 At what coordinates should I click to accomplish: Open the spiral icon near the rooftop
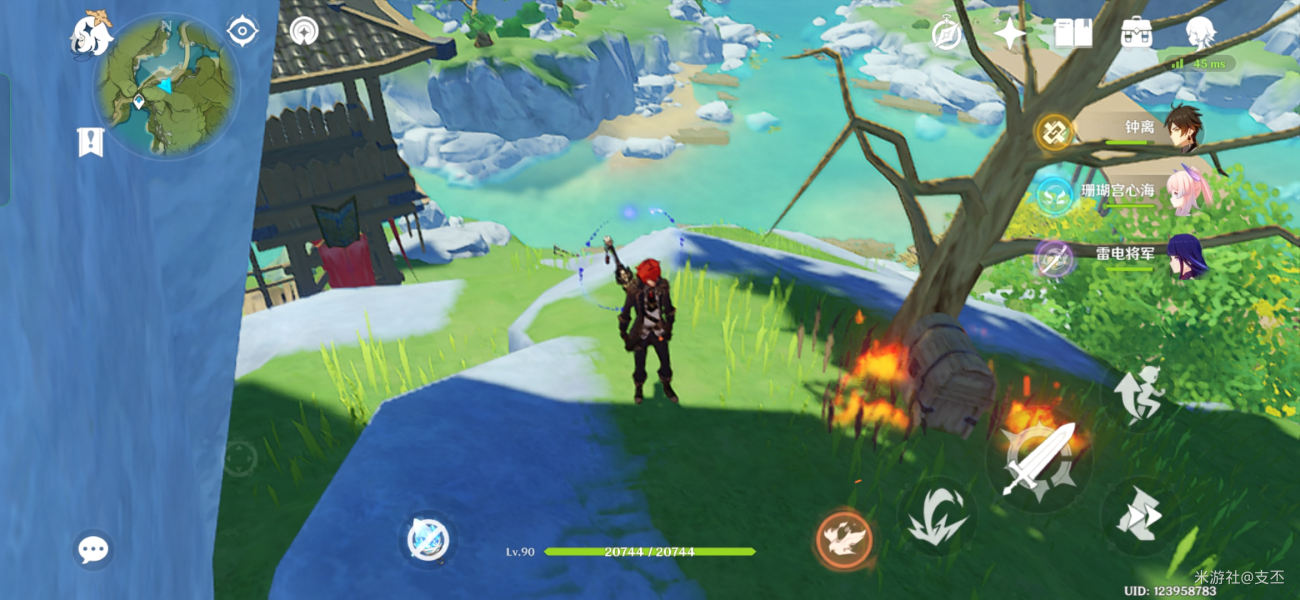click(x=304, y=31)
